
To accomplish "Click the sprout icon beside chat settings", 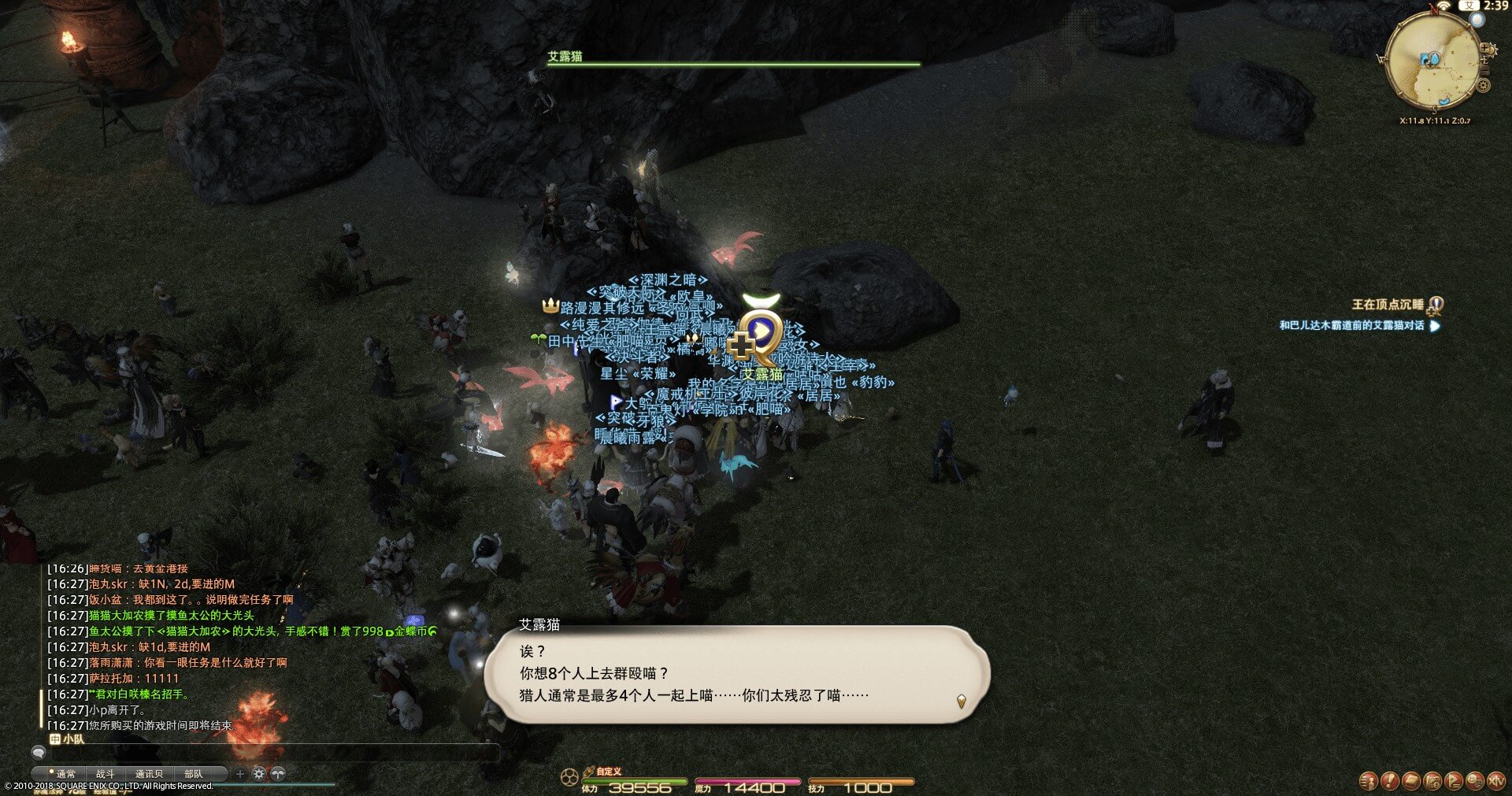I will click(x=278, y=774).
